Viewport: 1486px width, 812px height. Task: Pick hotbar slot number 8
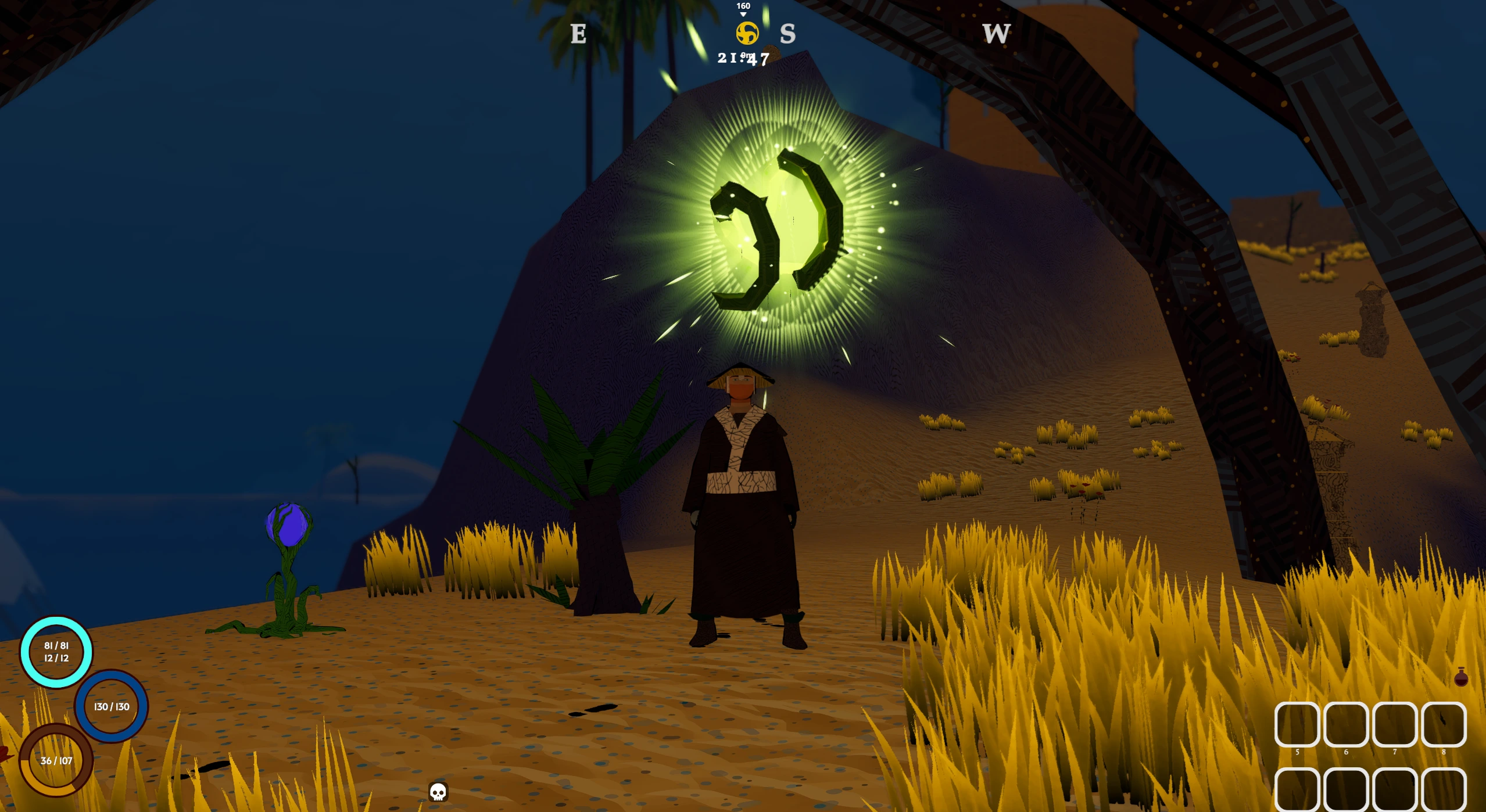point(1444,724)
